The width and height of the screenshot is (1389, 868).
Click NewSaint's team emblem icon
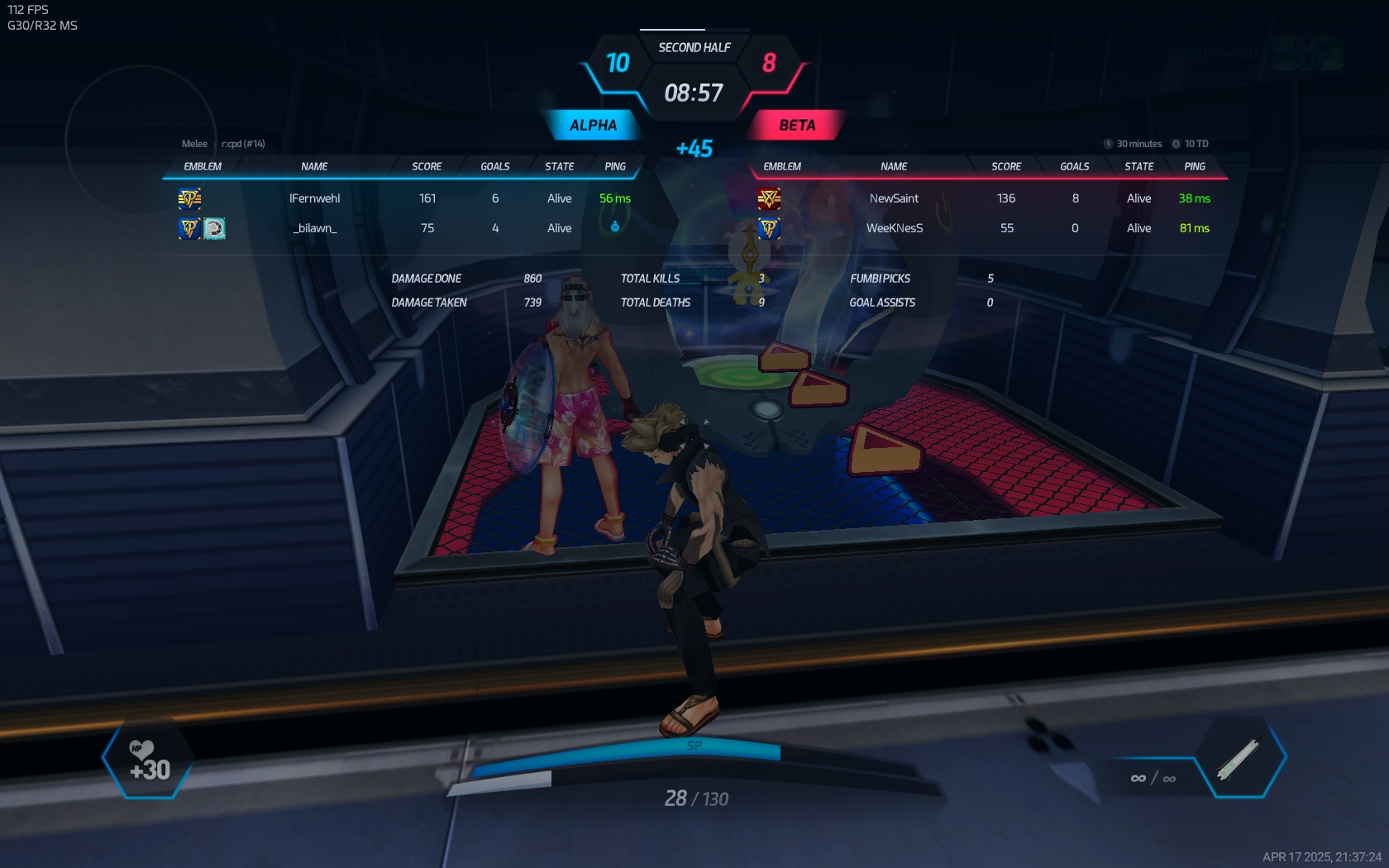click(x=769, y=198)
